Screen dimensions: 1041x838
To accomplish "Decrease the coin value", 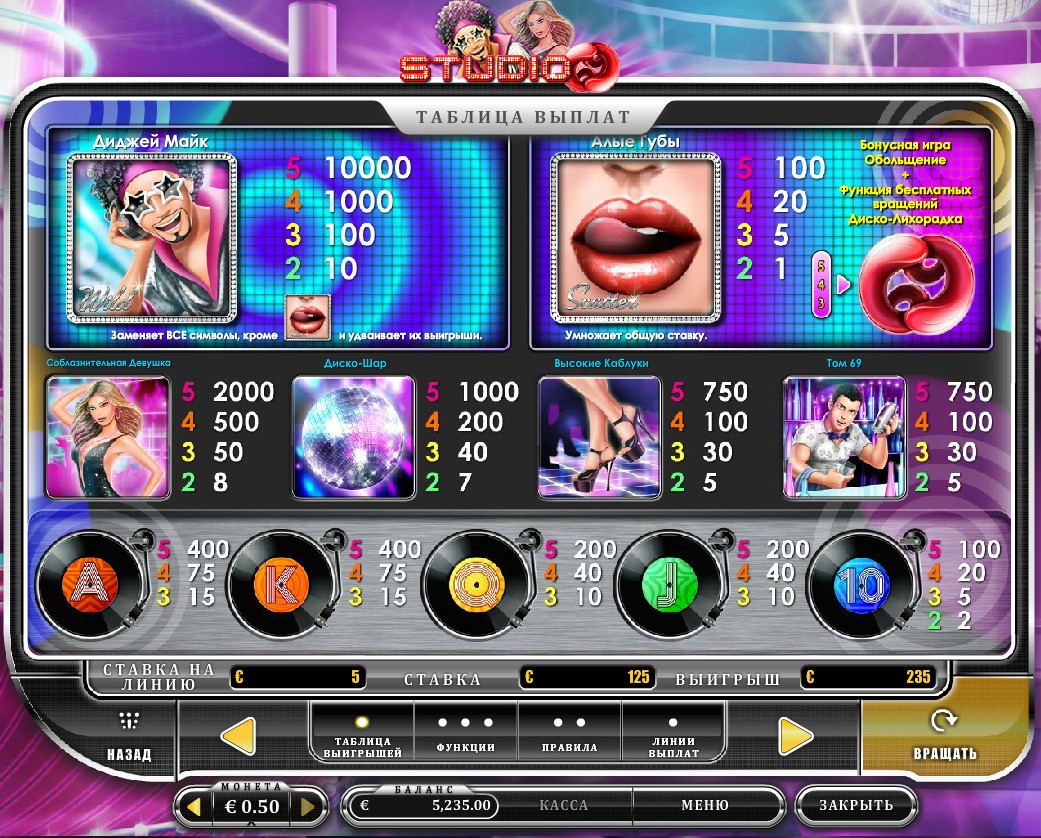I will click(x=195, y=806).
